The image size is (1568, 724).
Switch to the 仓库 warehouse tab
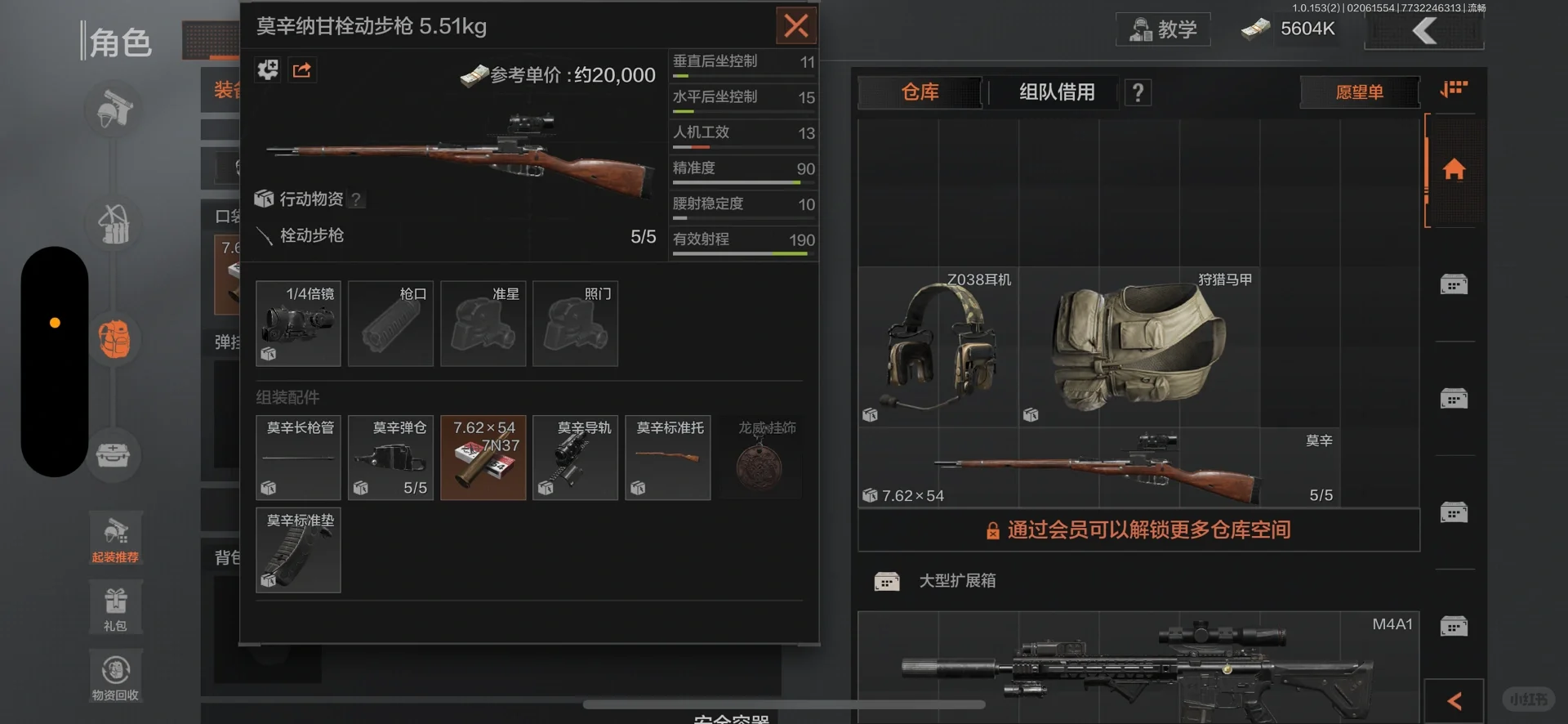920,92
